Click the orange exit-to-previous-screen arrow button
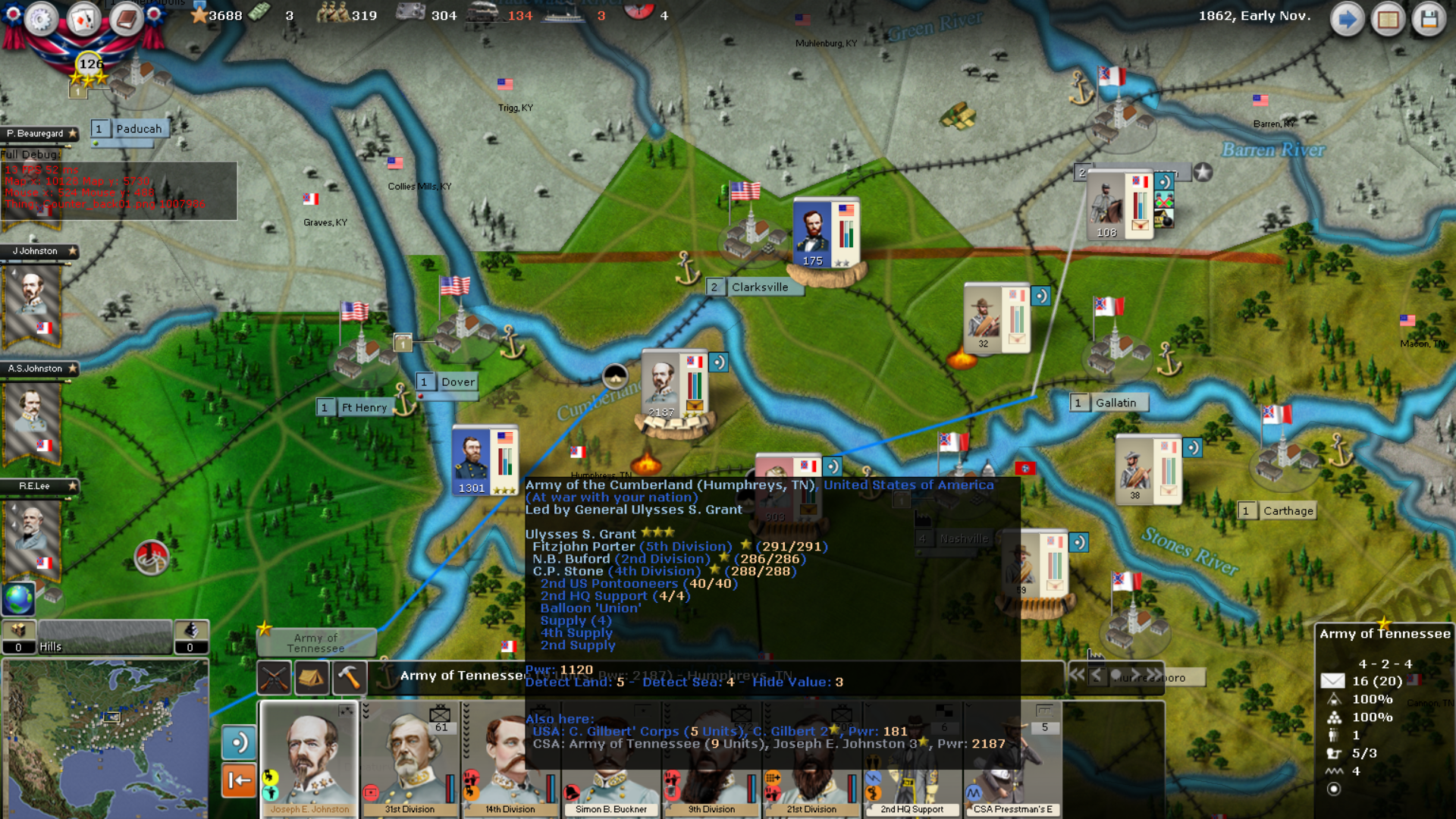1456x819 pixels. [239, 779]
